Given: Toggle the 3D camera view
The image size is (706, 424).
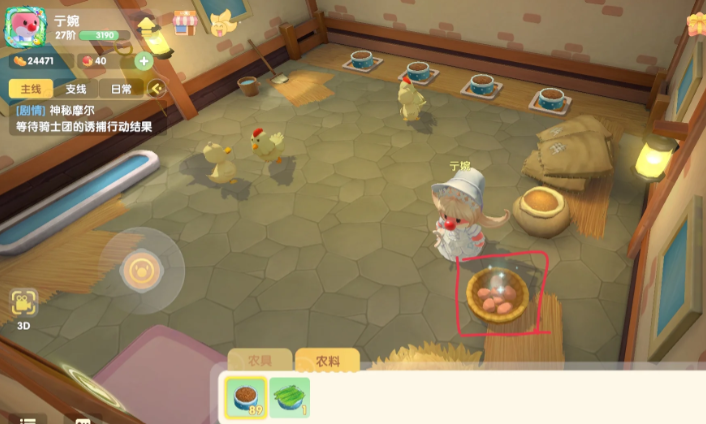Looking at the screenshot, I should pyautogui.click(x=24, y=308).
